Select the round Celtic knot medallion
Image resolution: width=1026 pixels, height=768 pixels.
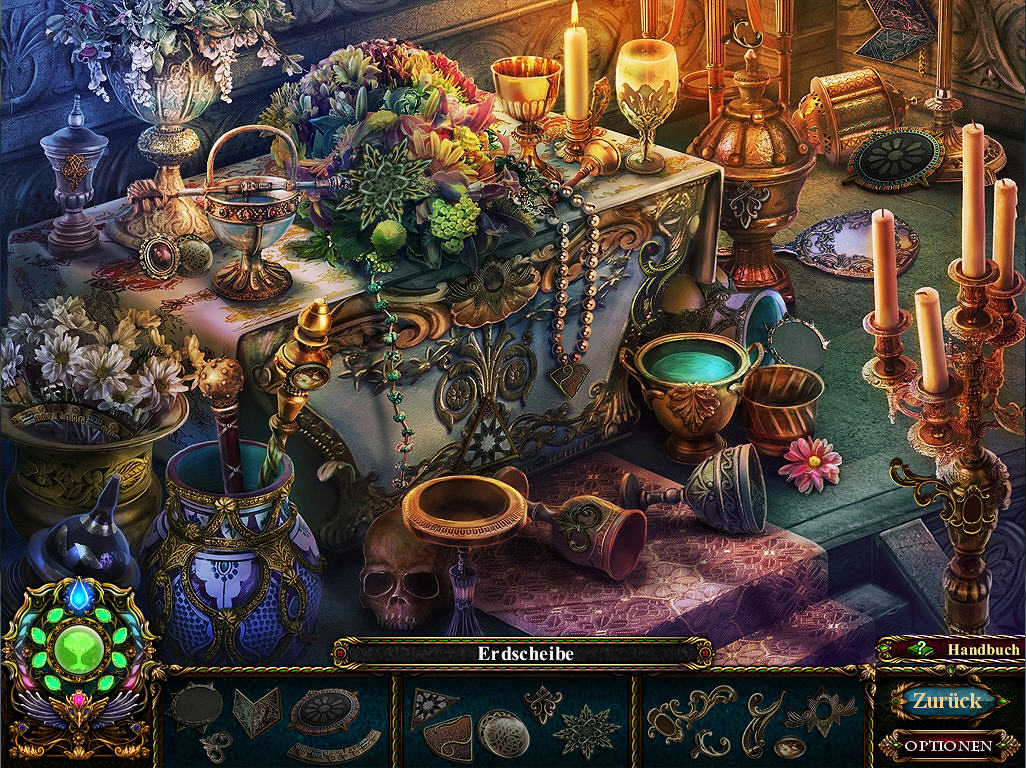(x=503, y=732)
